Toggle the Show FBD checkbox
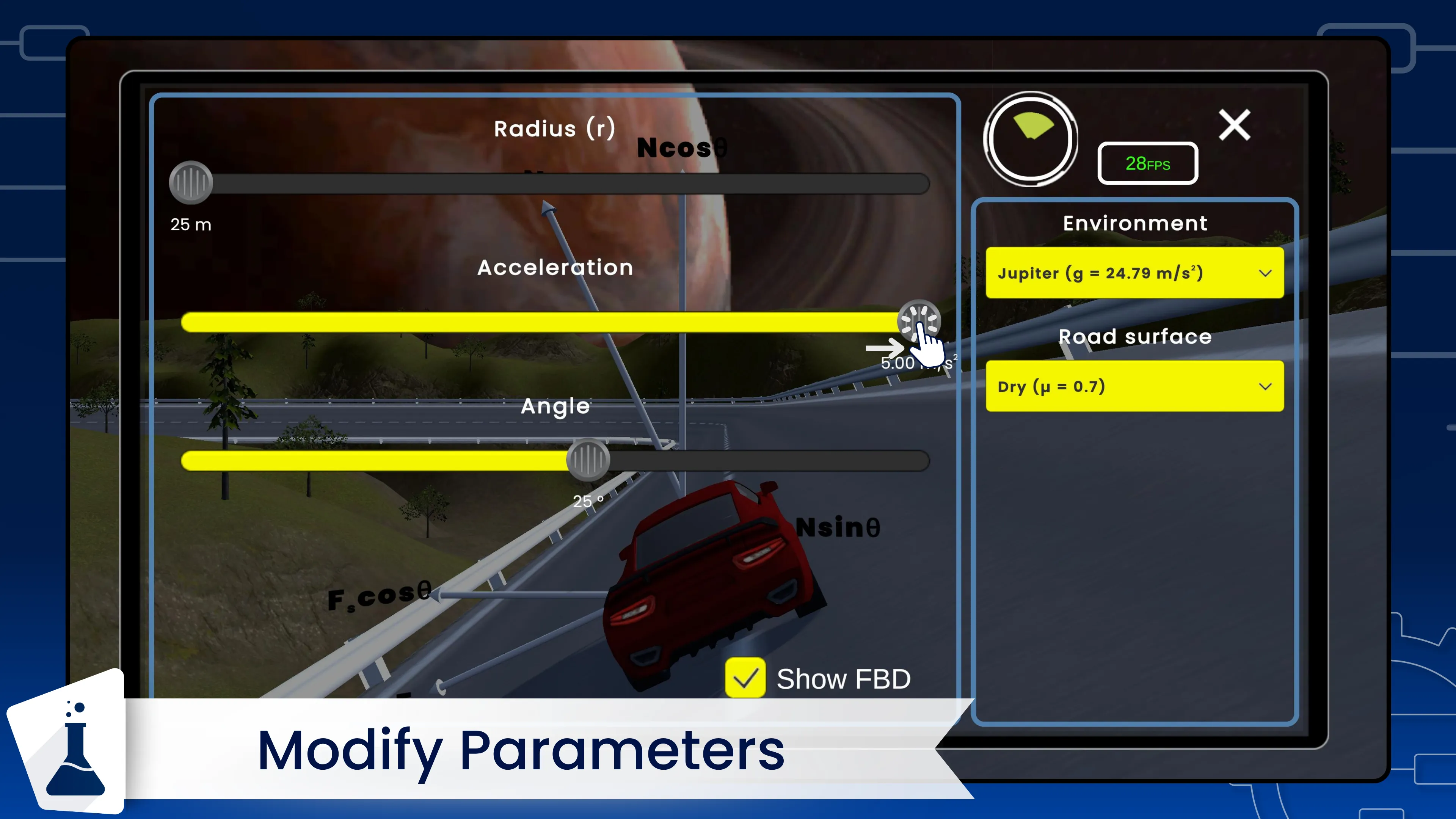 pyautogui.click(x=745, y=678)
